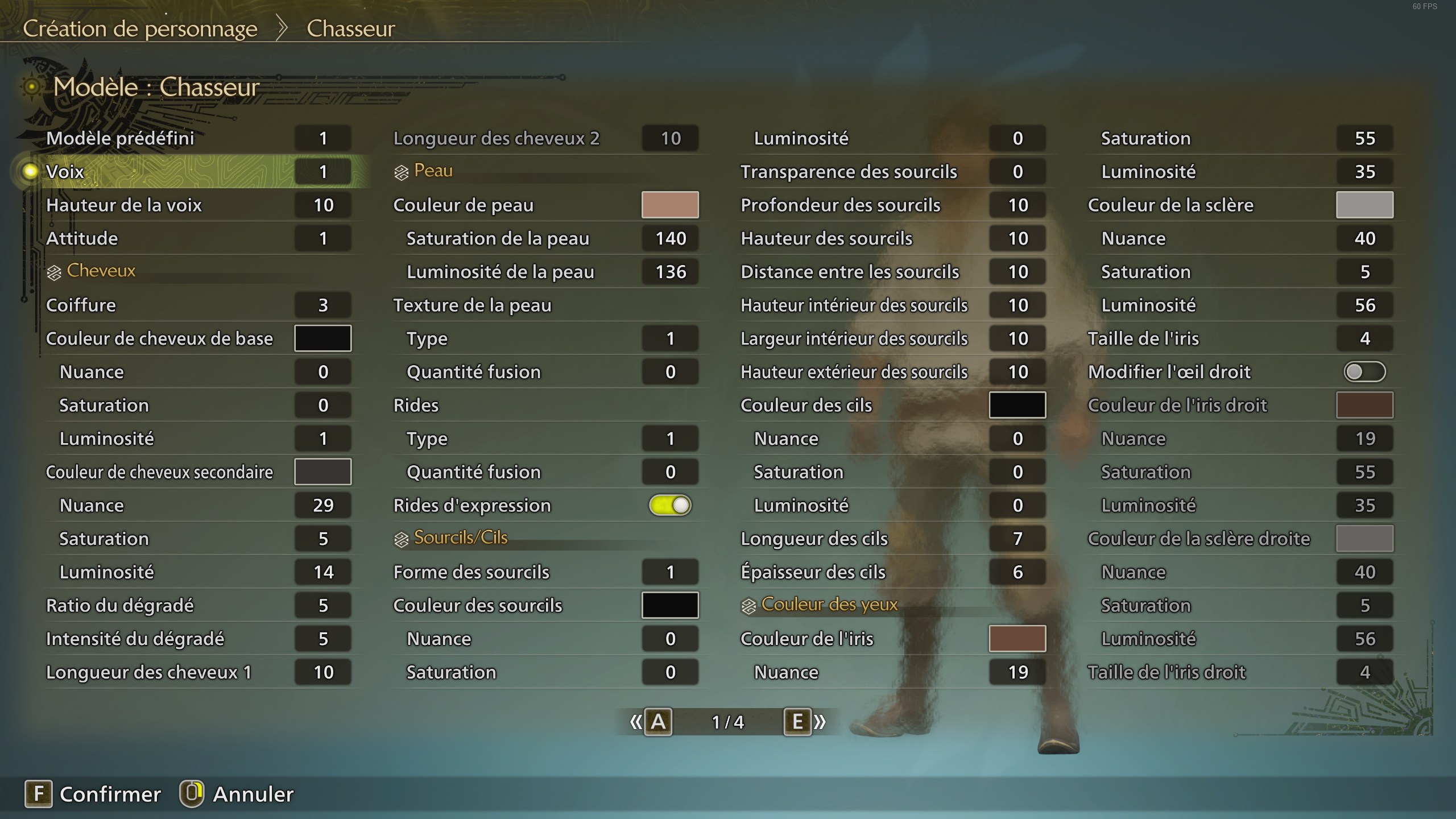Click the Sourcils/Cils section ornament icon
1456x819 pixels.
click(x=402, y=537)
